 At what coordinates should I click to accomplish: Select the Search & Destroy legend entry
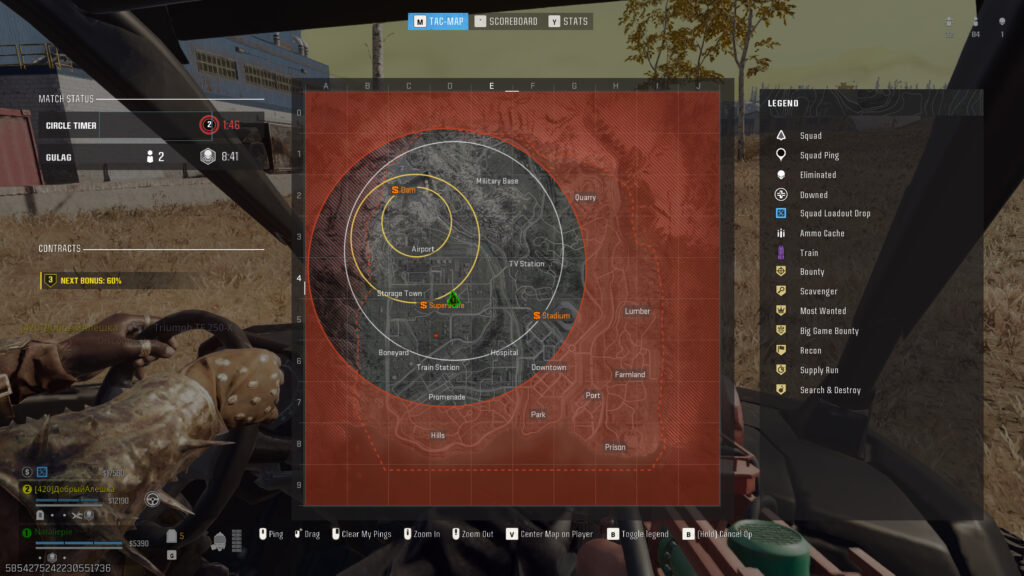coord(829,390)
